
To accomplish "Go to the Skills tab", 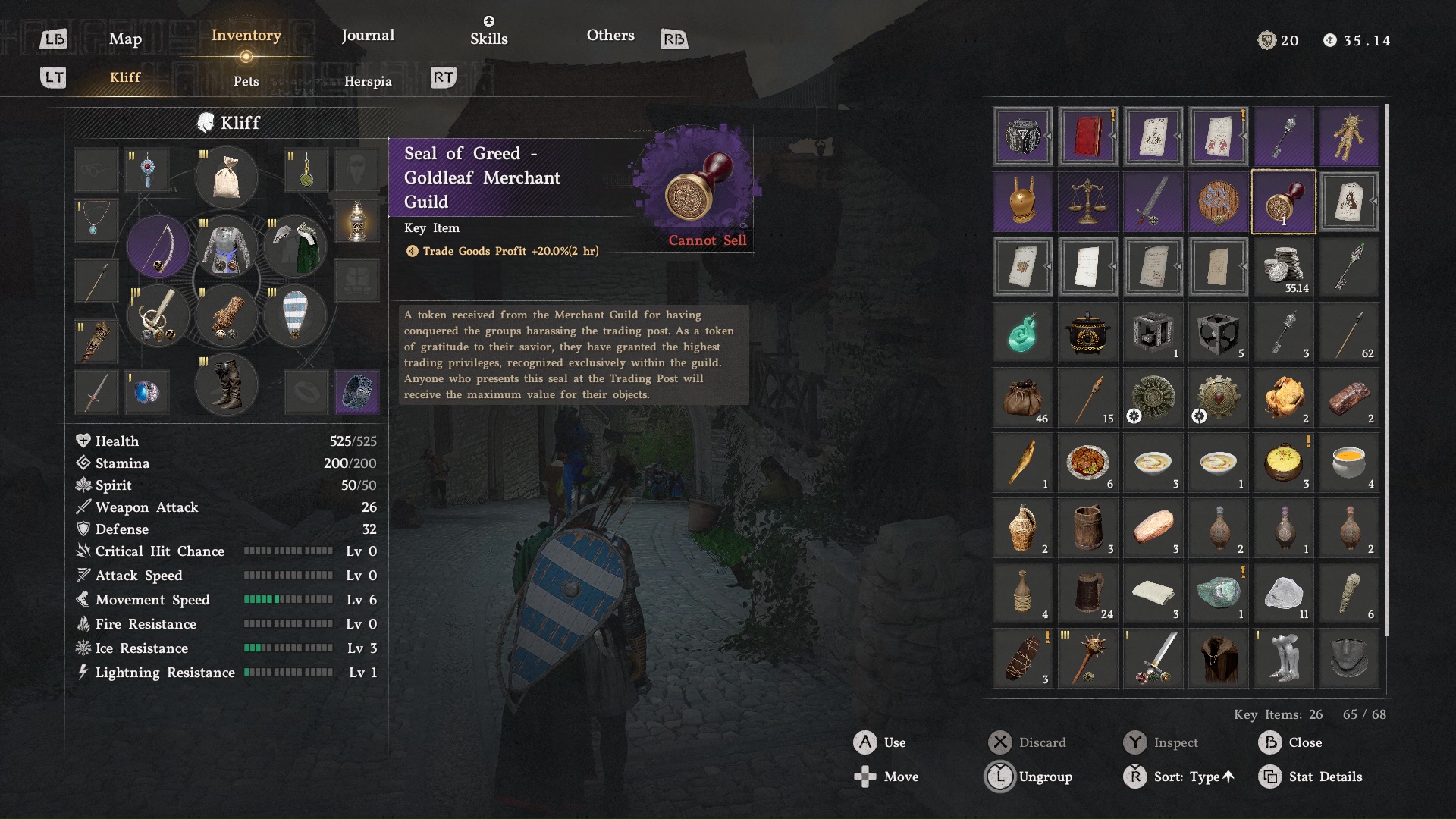I will [x=488, y=38].
